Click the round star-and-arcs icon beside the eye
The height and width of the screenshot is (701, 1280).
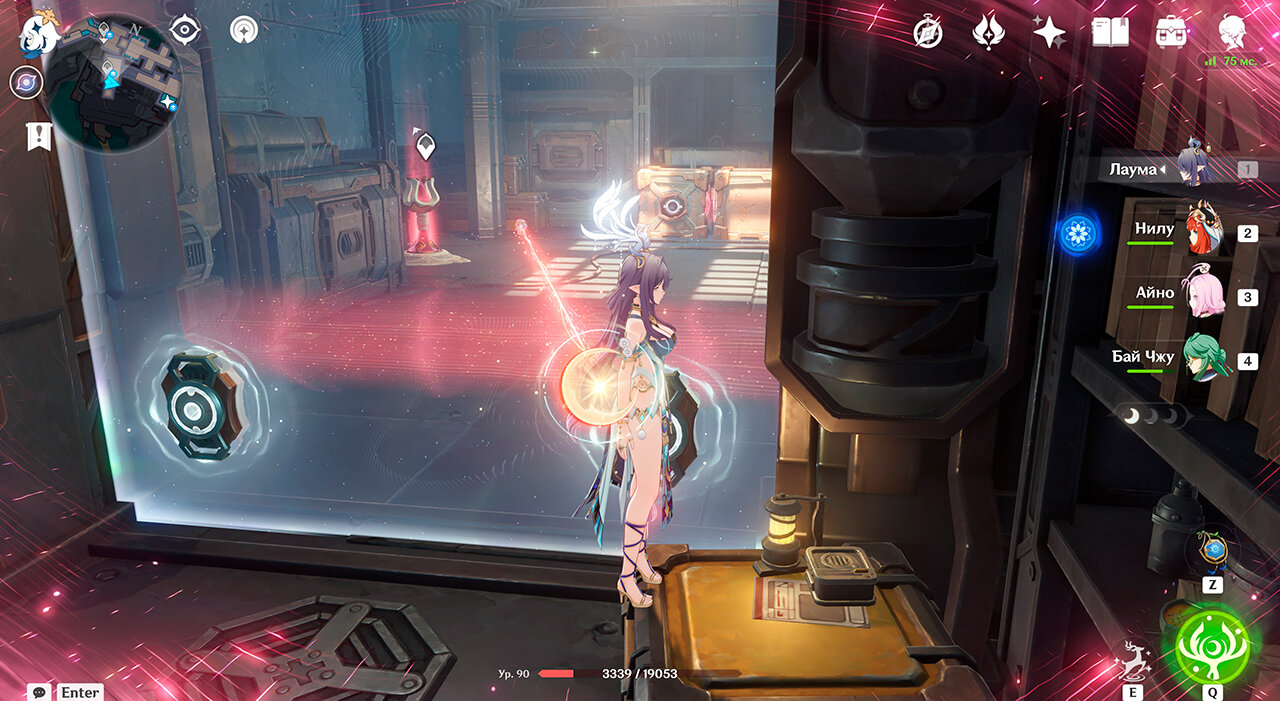[x=244, y=30]
